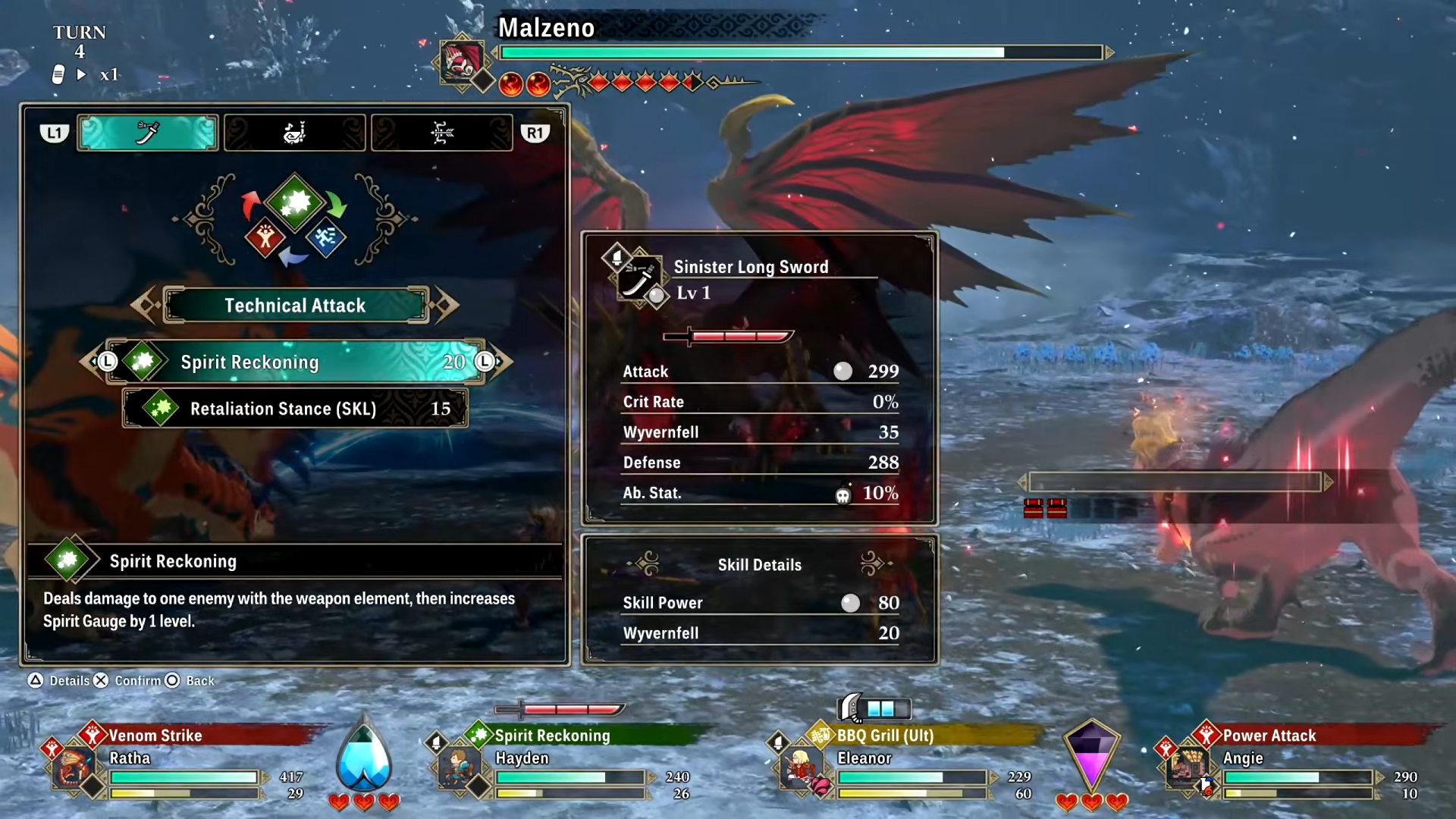Switch to the third weapon tab
Screen dimensions: 1456x819
point(441,133)
